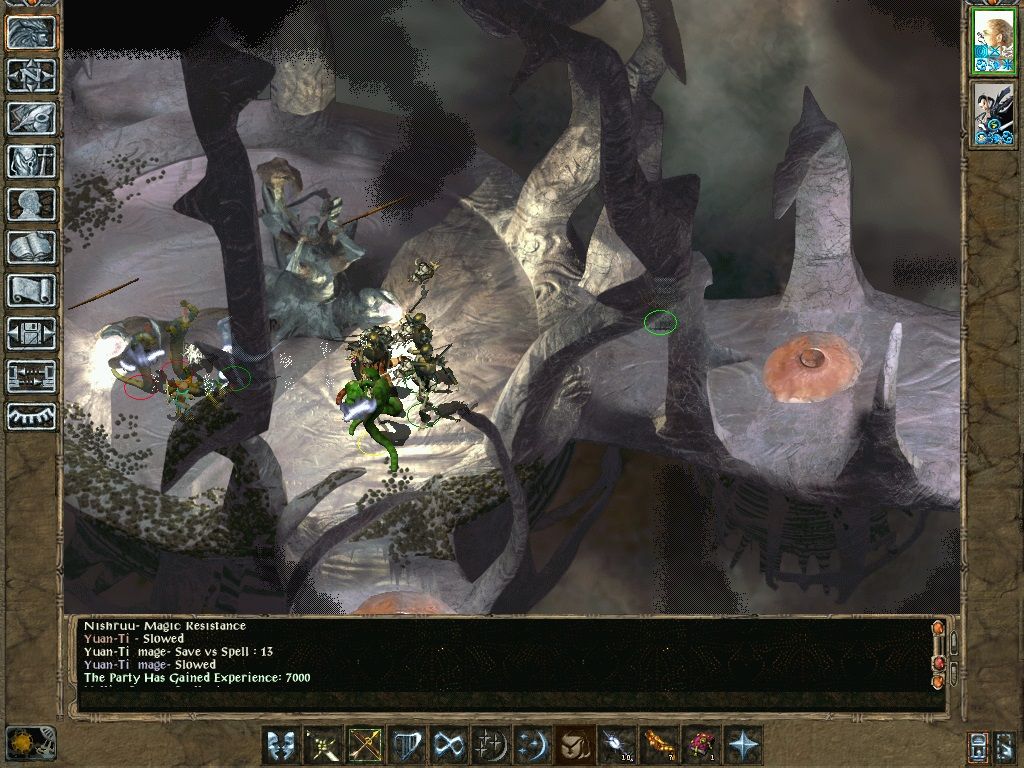Open the area map with the compass button
The height and width of the screenshot is (768, 1024).
[31, 75]
